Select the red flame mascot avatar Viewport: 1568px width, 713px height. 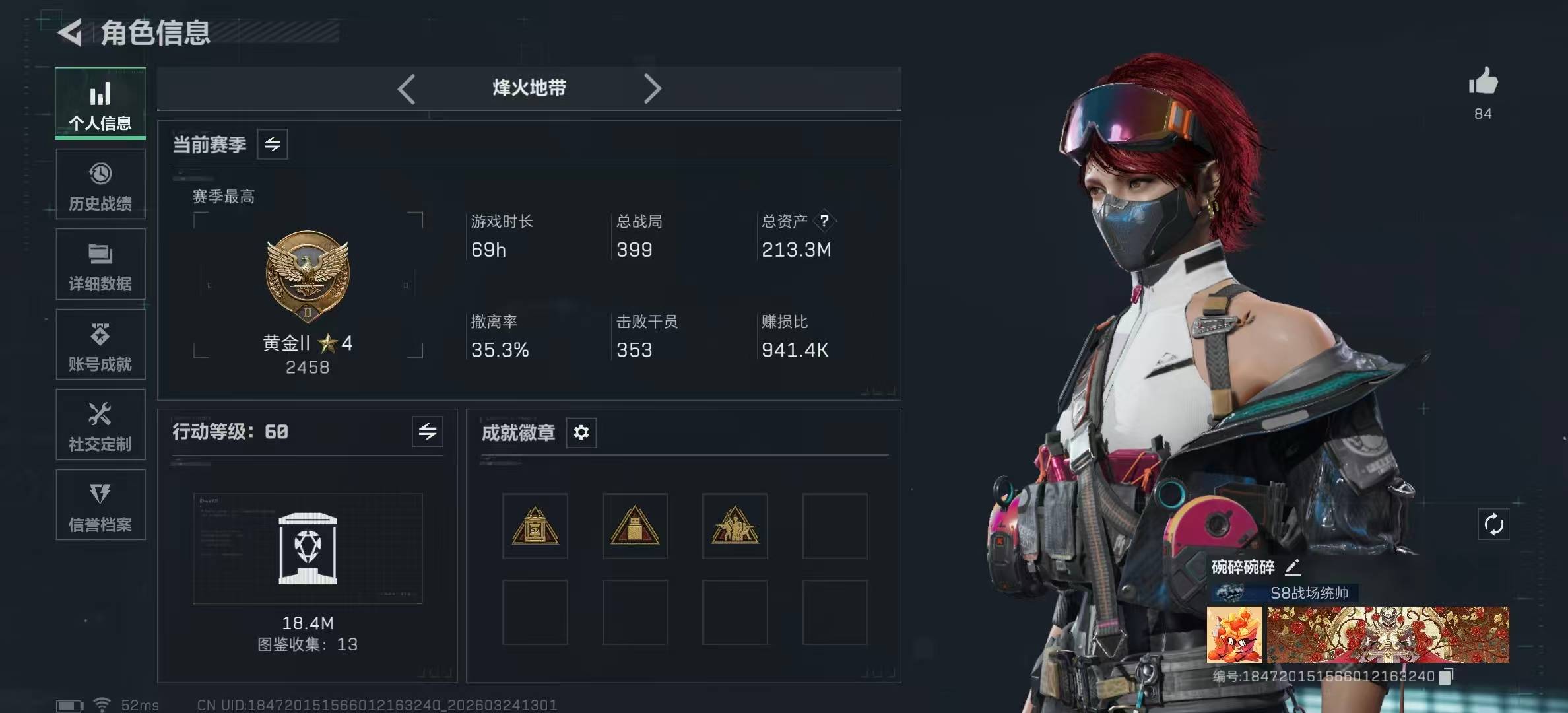tap(1234, 635)
